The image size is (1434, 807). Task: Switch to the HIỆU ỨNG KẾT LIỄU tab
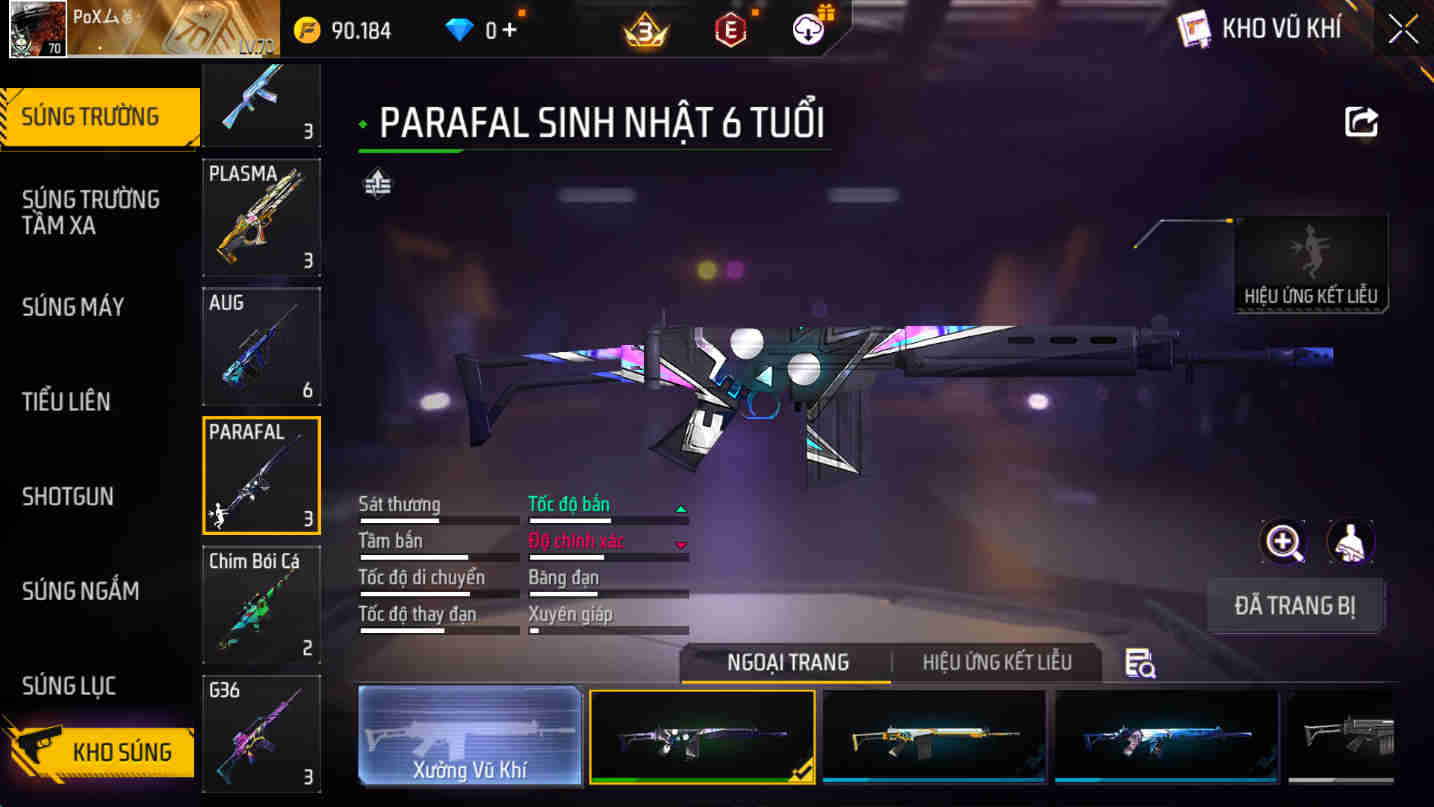pos(995,662)
